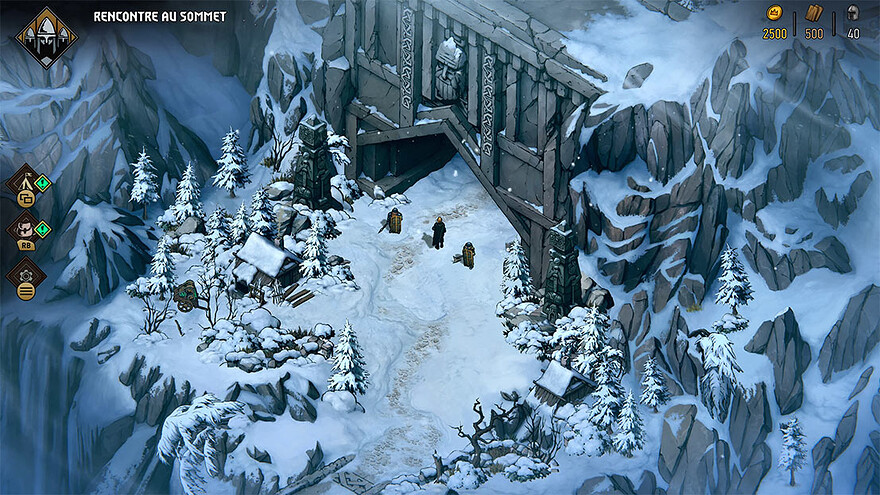The image size is (880, 495).
Task: Select the "Rencontre au sommet" objective title
Action: click(160, 17)
